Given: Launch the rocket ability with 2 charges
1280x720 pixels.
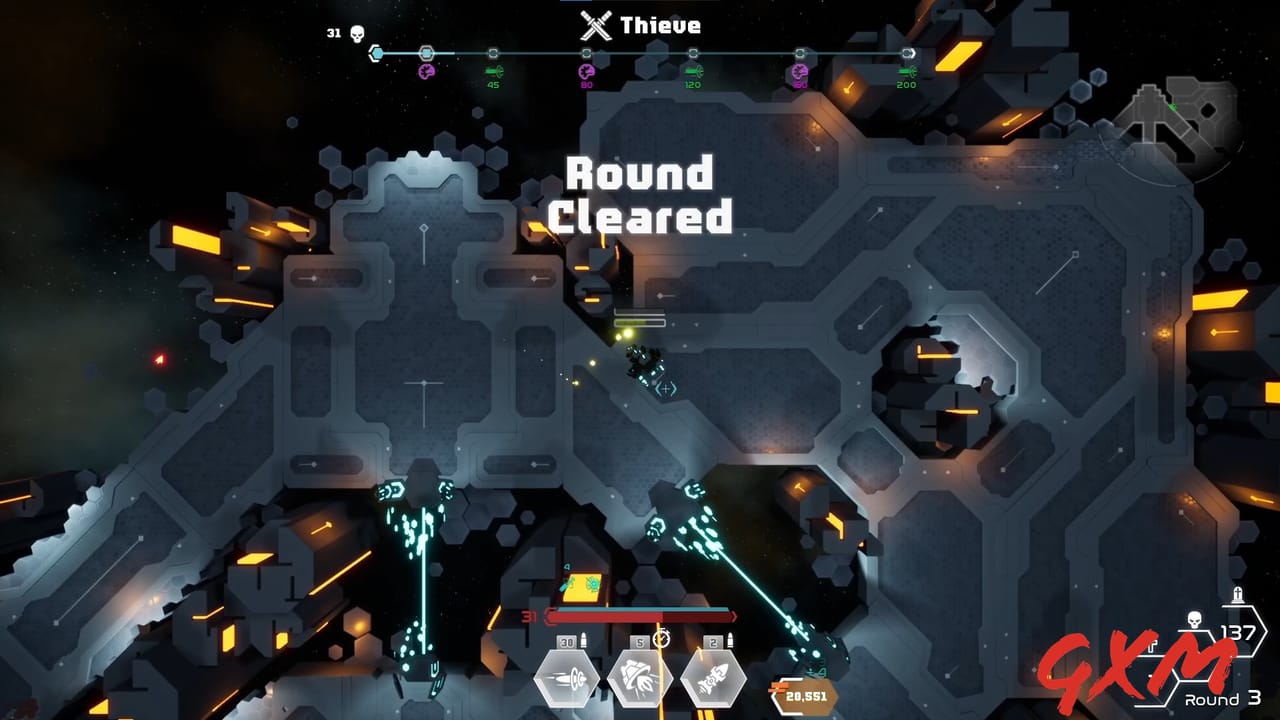Looking at the screenshot, I should point(712,676).
